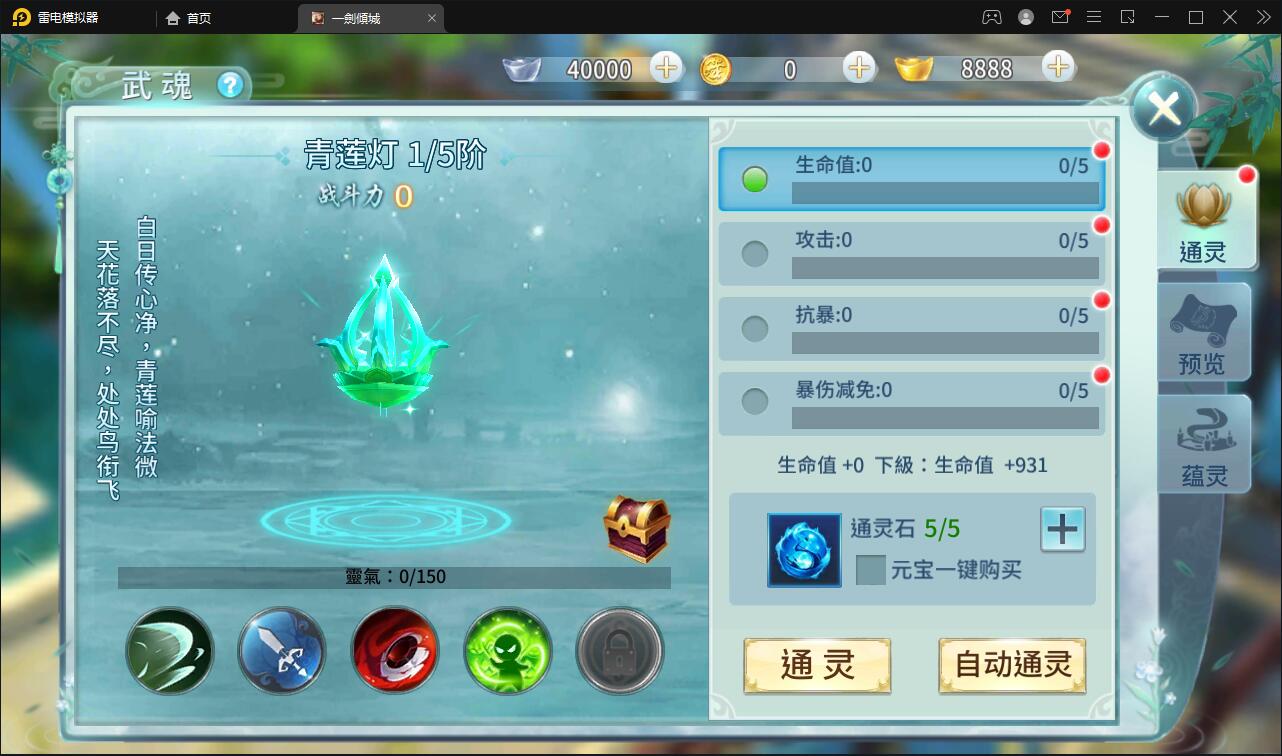Select the sword spirit icon
The image size is (1282, 756).
(282, 651)
